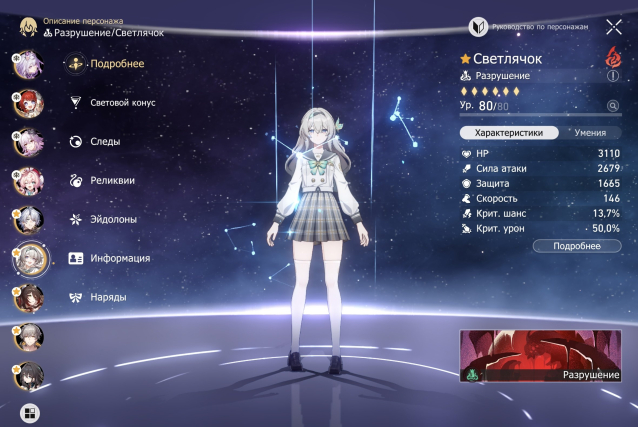Select the Следы menu entry
This screenshot has width=638, height=427.
(x=104, y=141)
